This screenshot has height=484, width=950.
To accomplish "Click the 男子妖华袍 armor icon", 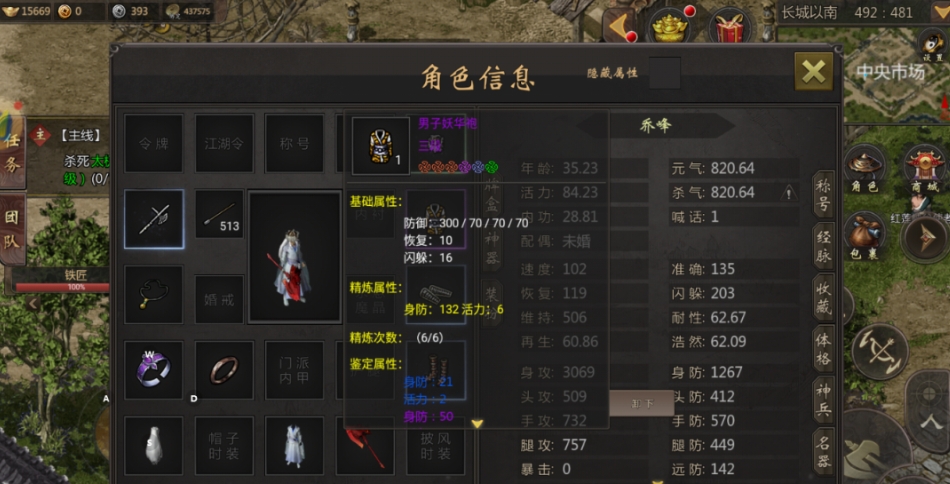I will (x=381, y=146).
